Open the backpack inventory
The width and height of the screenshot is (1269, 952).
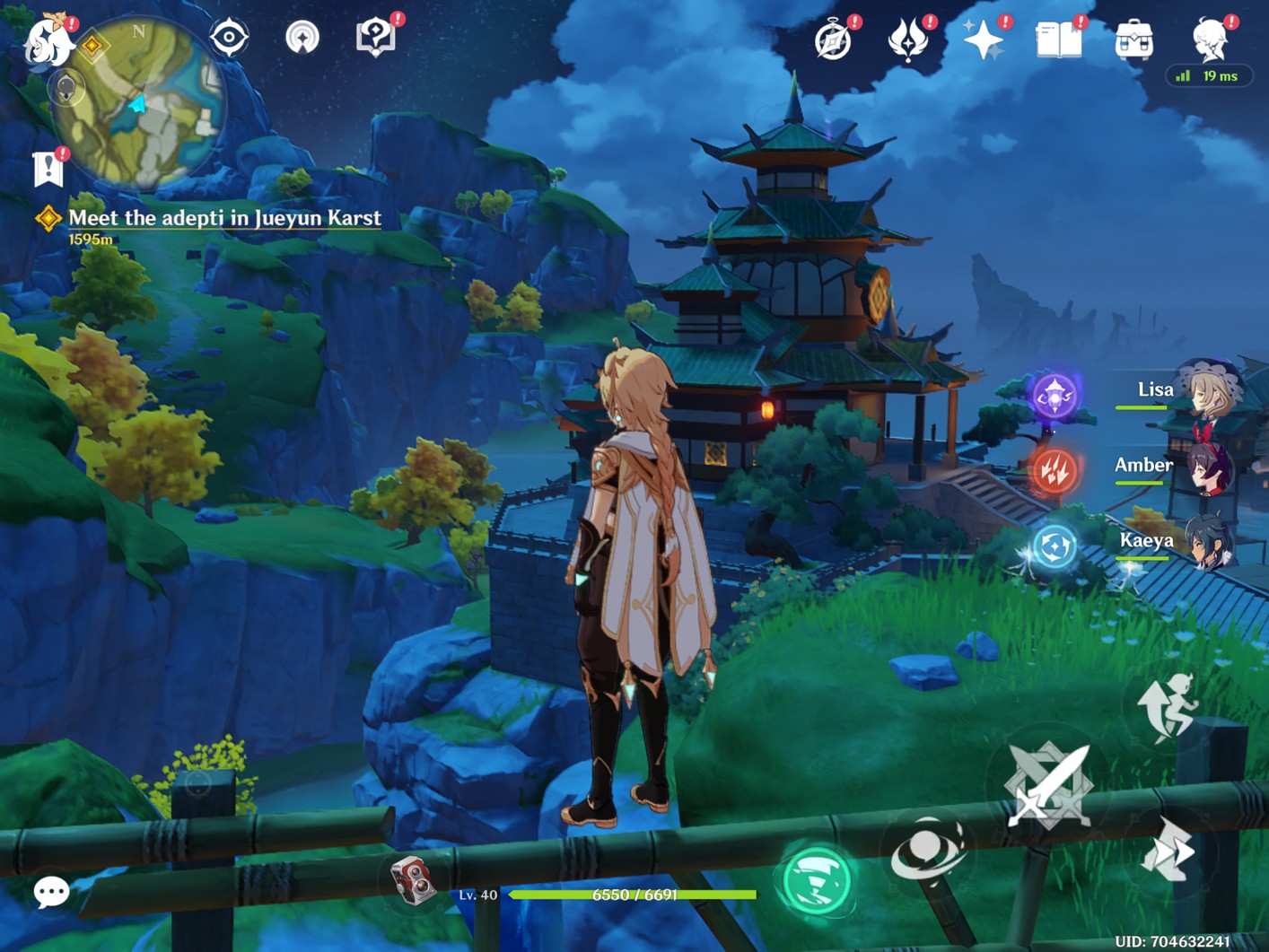(1133, 41)
